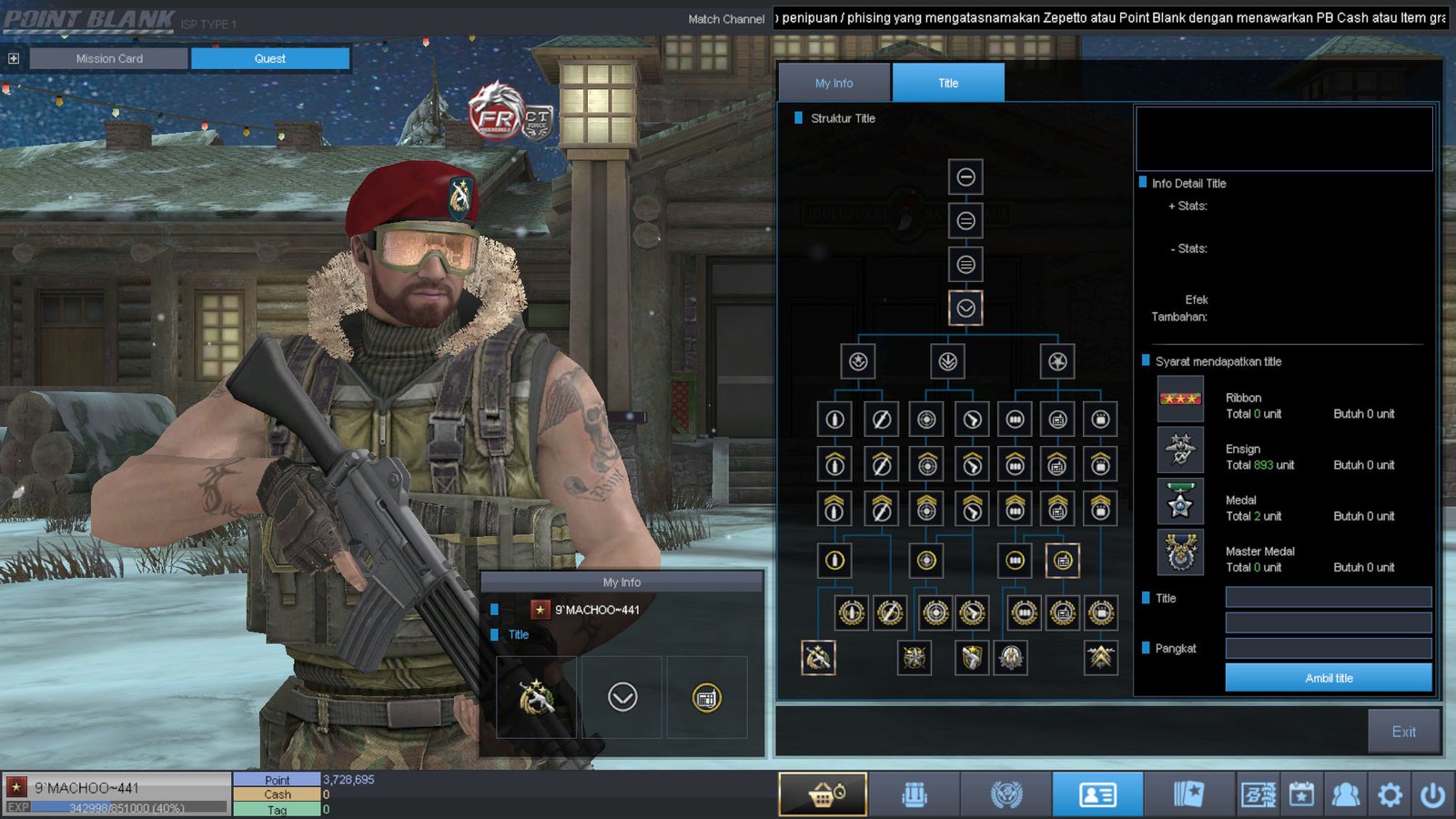Exit the title window
The width and height of the screenshot is (1456, 819).
[1403, 732]
